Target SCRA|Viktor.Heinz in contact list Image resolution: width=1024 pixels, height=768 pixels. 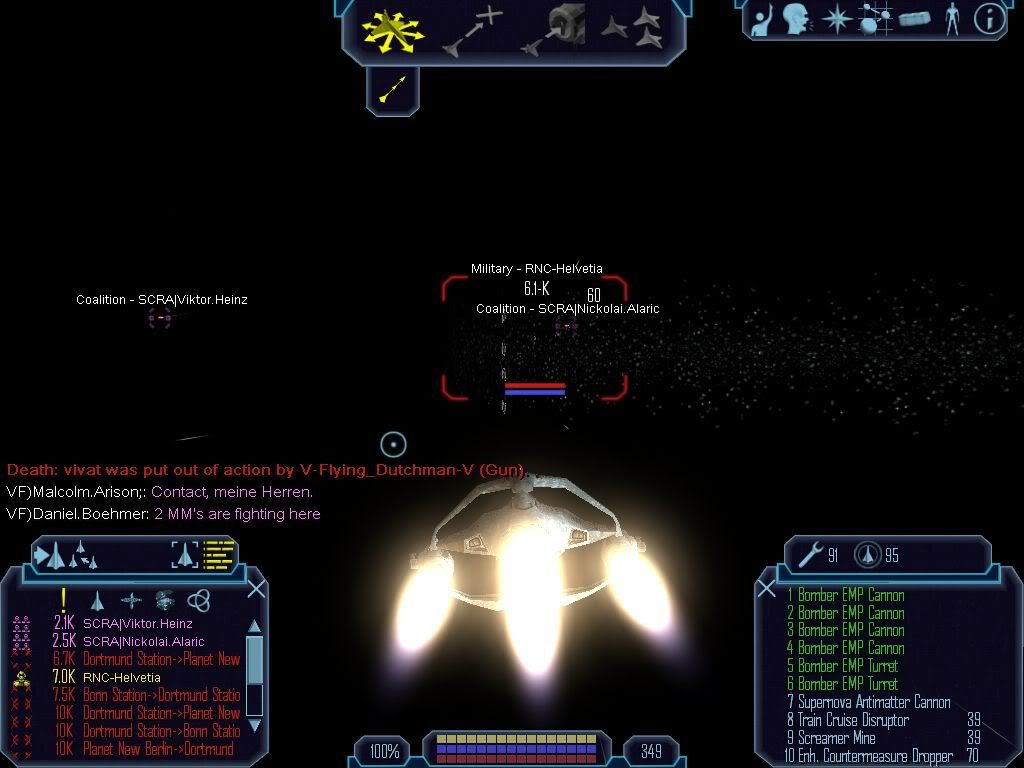pyautogui.click(x=138, y=624)
